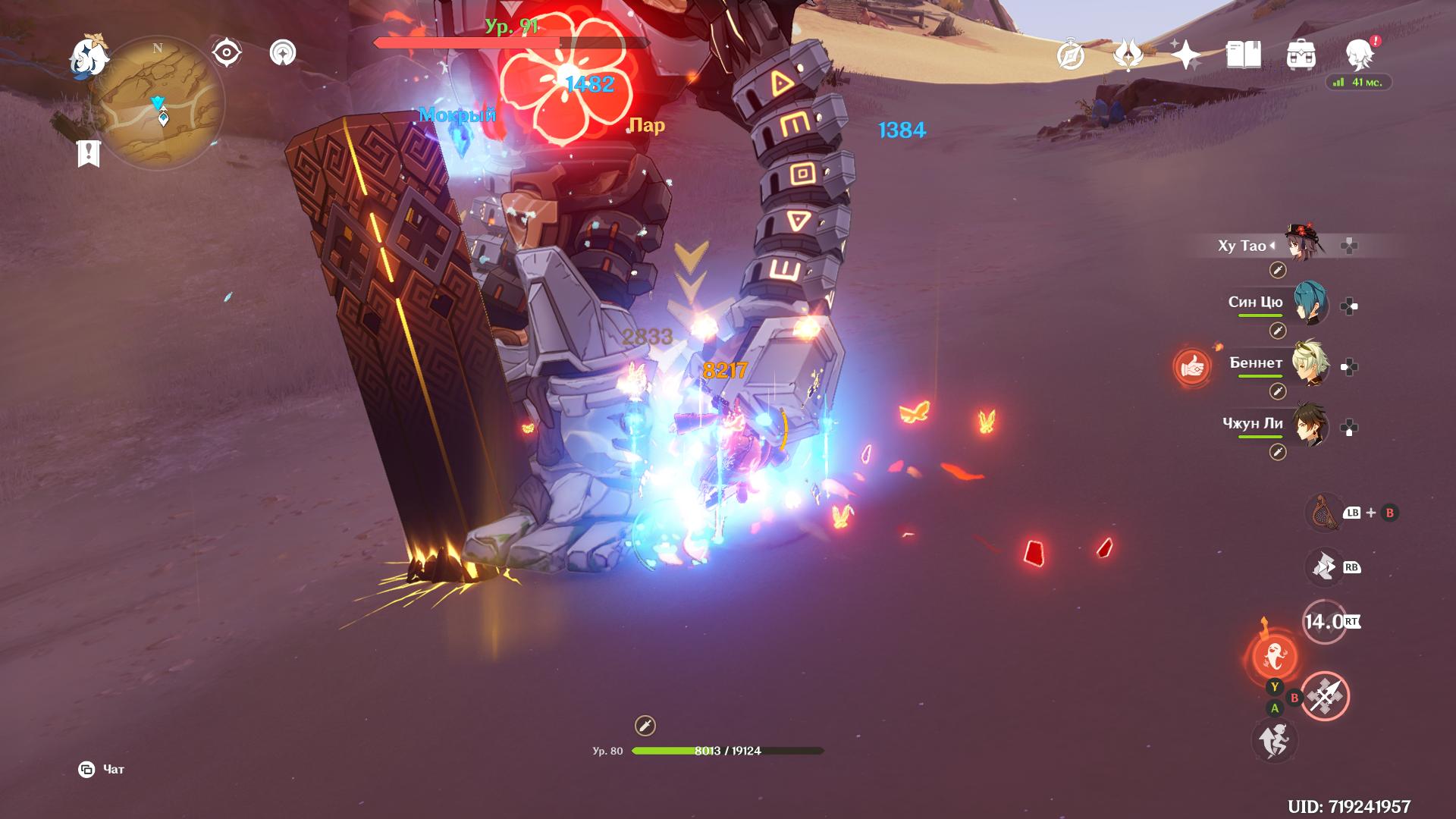Toggle the elemental sight eye icon
Screen dimensions: 1456x819
pos(227,53)
